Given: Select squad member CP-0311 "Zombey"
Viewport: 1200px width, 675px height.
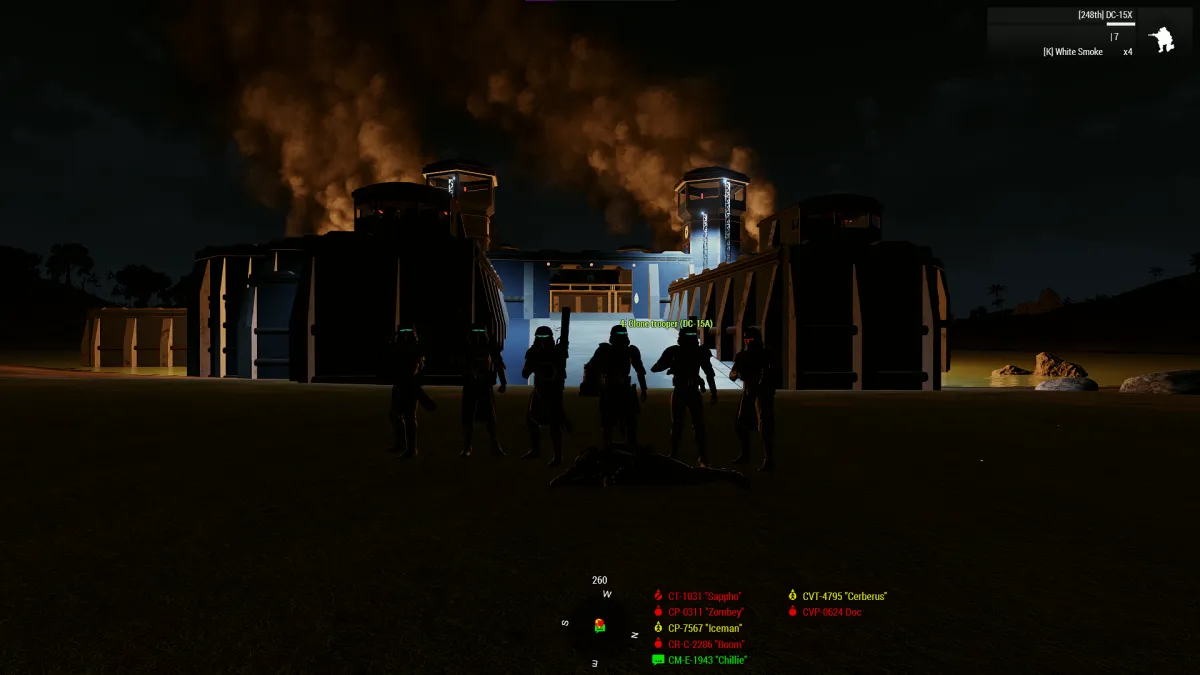Looking at the screenshot, I should coord(705,612).
